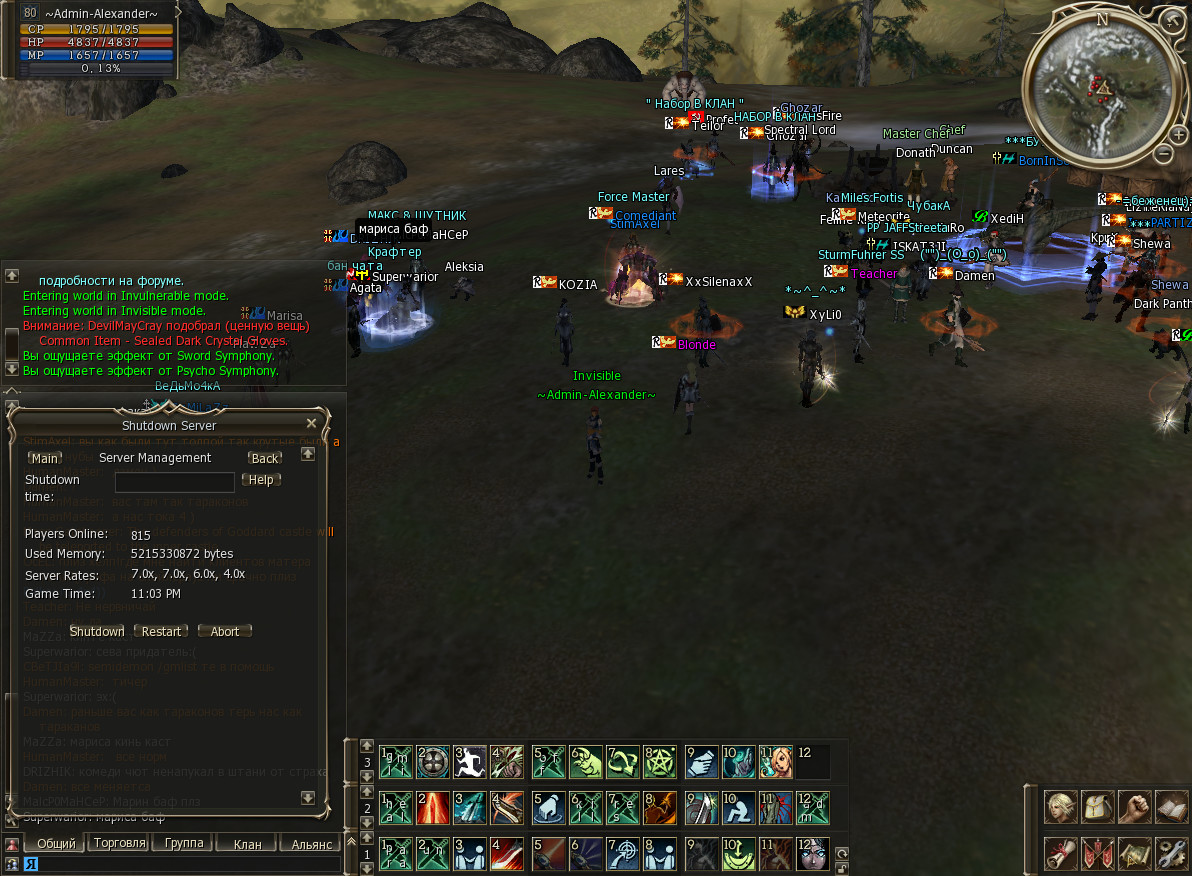This screenshot has height=876, width=1192.
Task: Click the Main button in Server Management
Action: click(x=45, y=458)
